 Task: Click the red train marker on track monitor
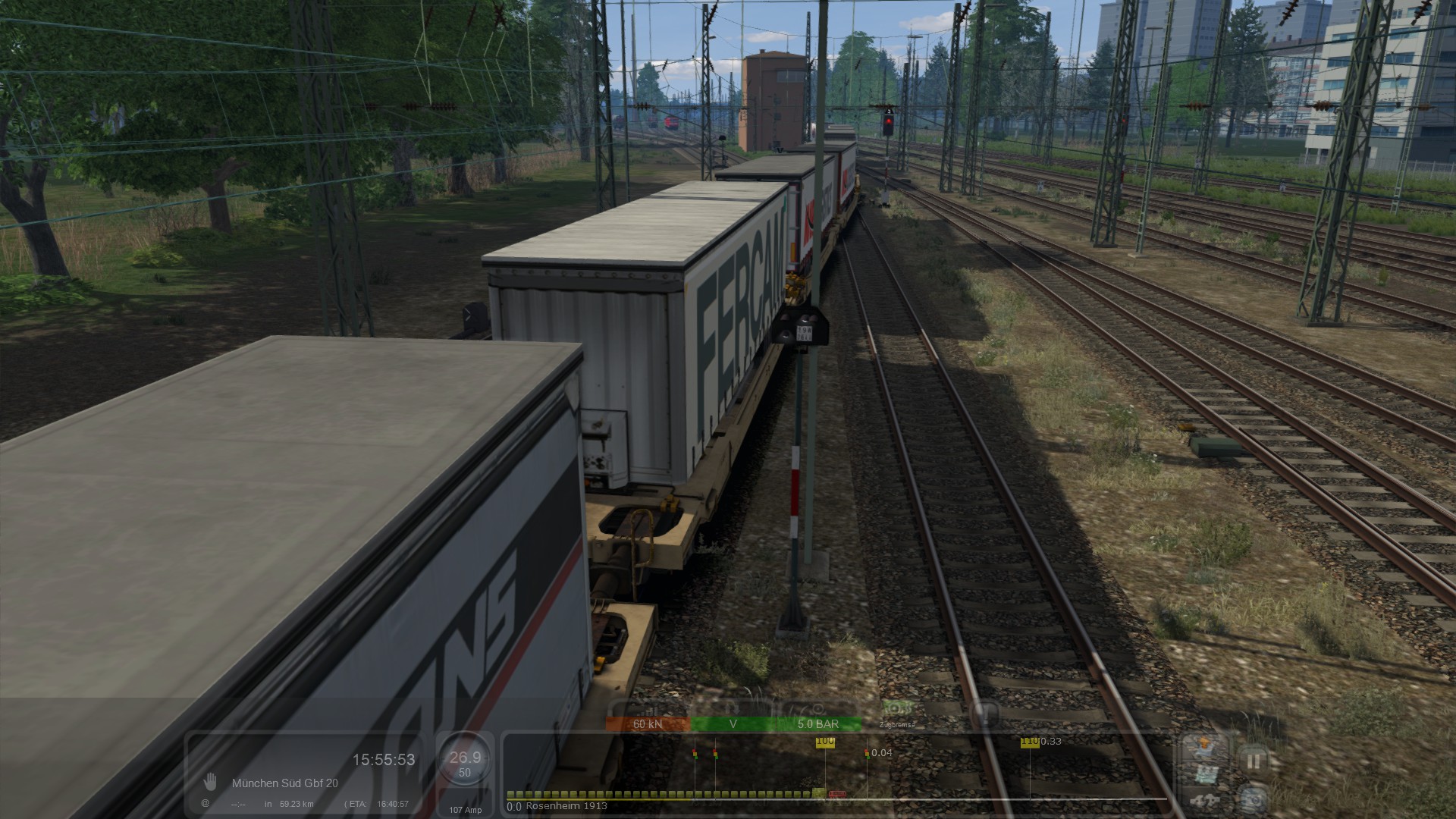point(837,795)
